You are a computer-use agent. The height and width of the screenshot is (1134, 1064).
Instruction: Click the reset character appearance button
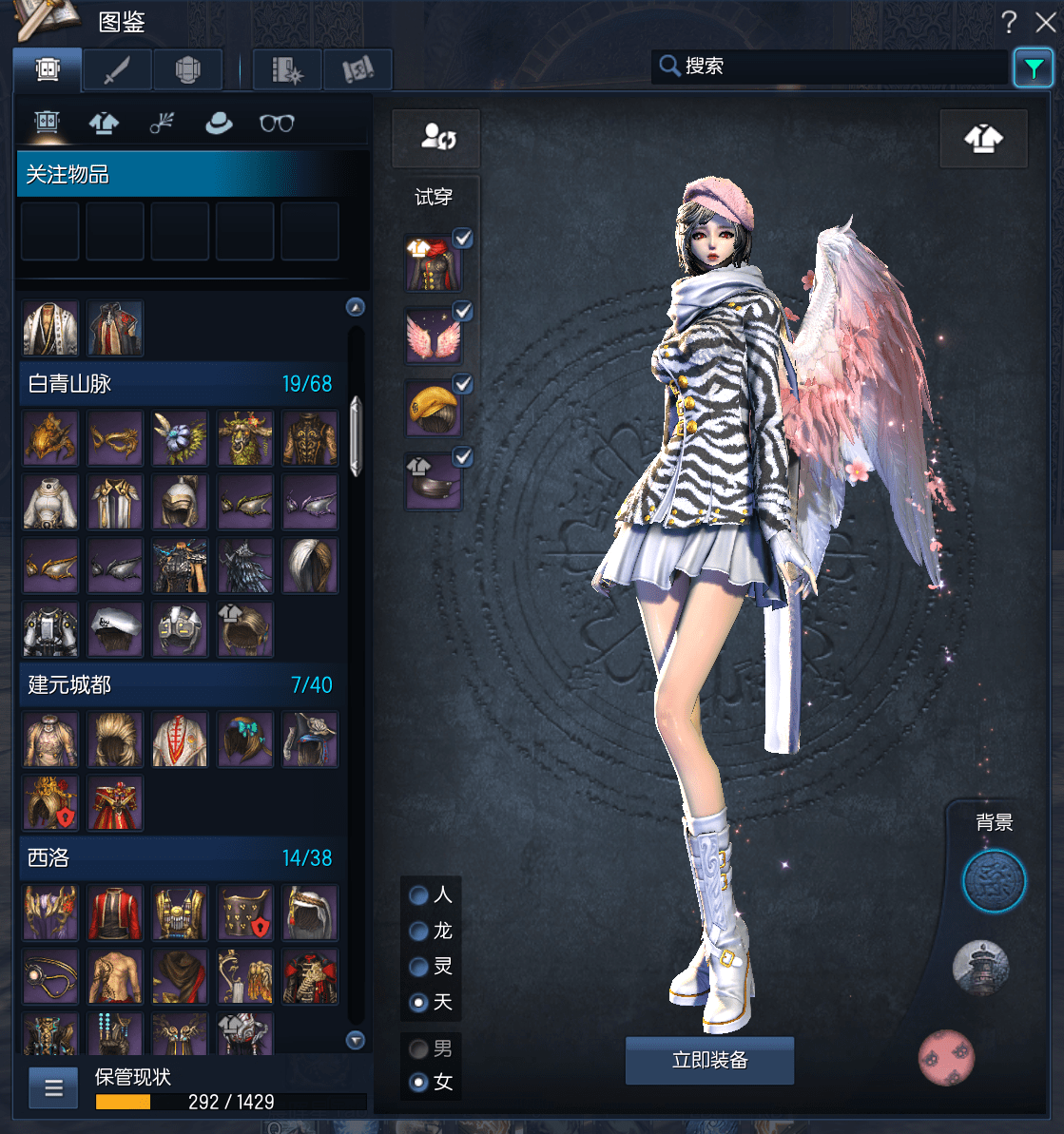click(437, 138)
